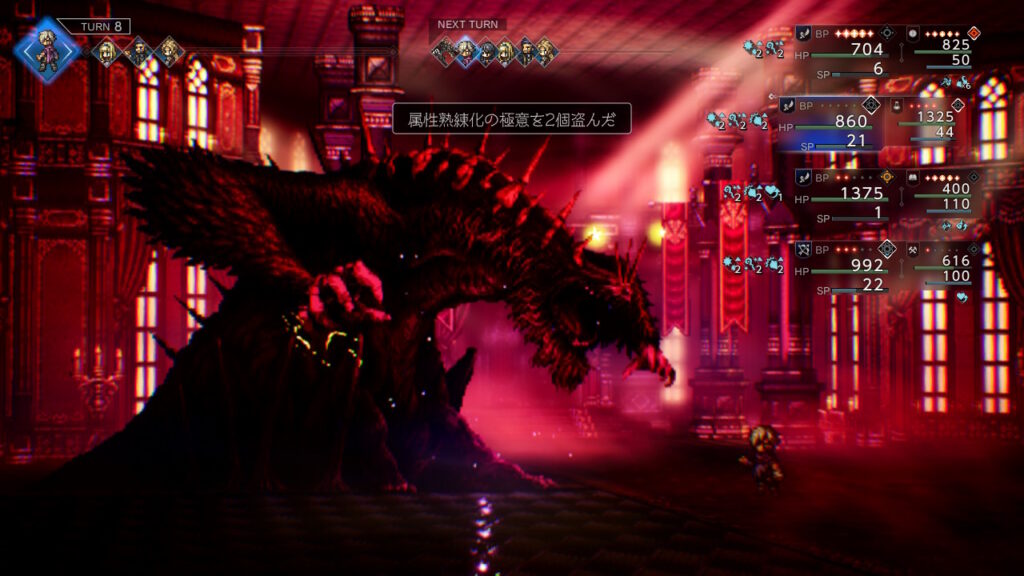Choose the highlighted ally panel showing 860 HP
This screenshot has height=576, width=1024.
[x=830, y=124]
